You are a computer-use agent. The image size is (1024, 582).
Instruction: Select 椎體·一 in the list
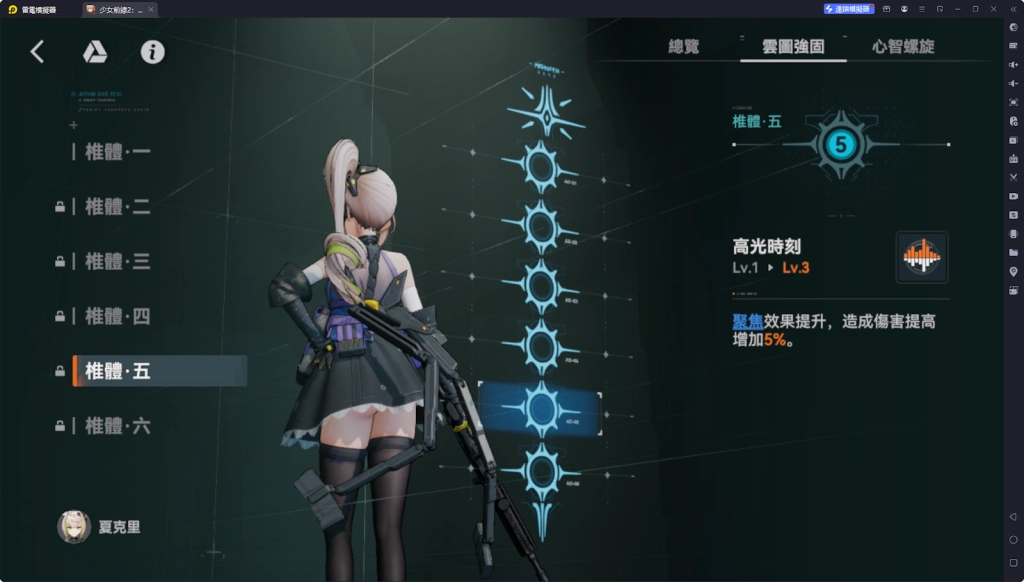(x=117, y=152)
